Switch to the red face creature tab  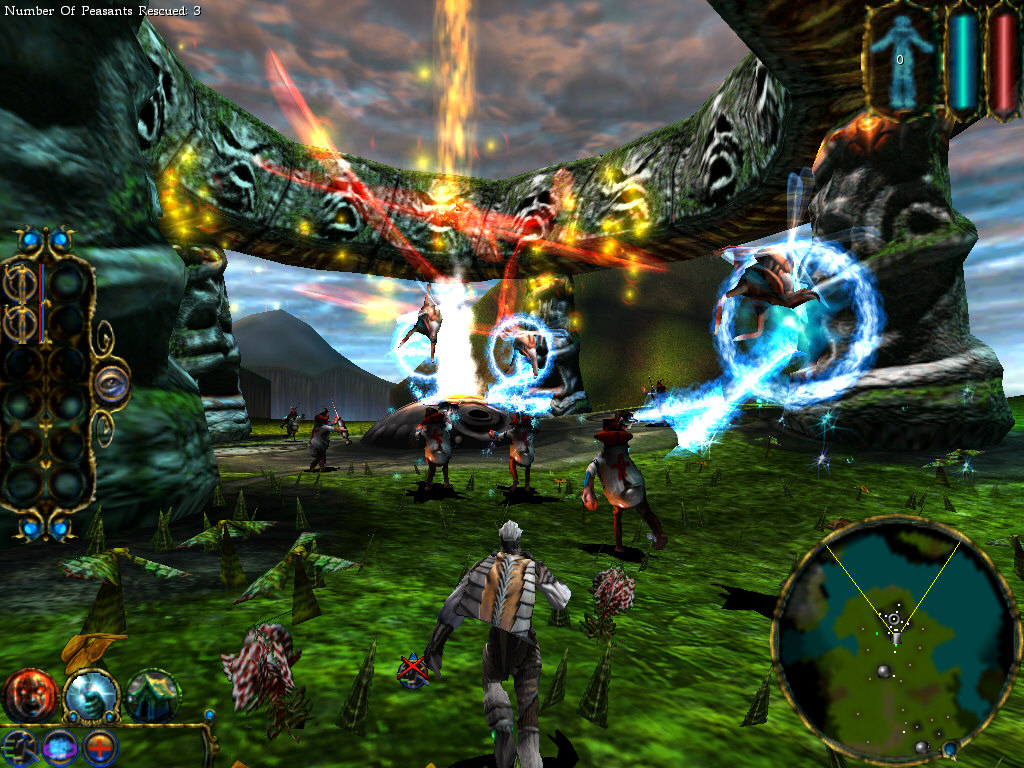click(30, 694)
